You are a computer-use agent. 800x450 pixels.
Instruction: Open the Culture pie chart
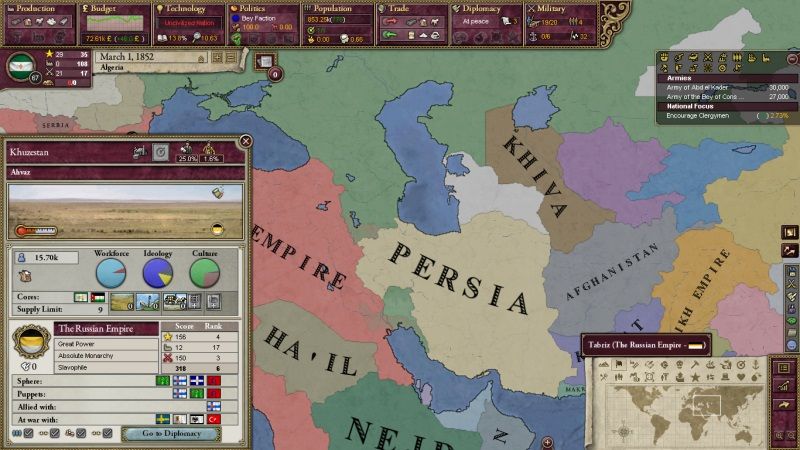pyautogui.click(x=204, y=273)
